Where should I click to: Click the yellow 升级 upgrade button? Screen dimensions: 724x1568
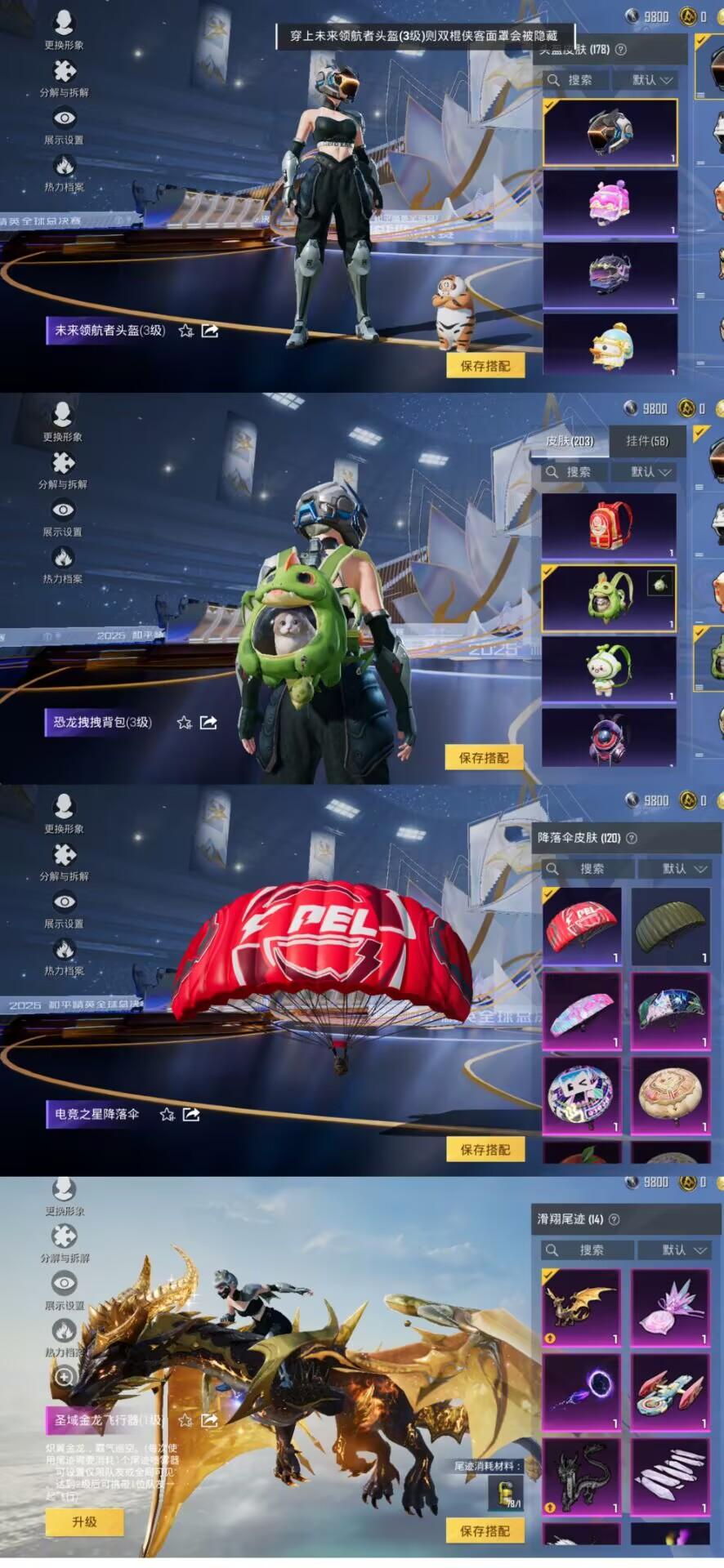point(84,1521)
